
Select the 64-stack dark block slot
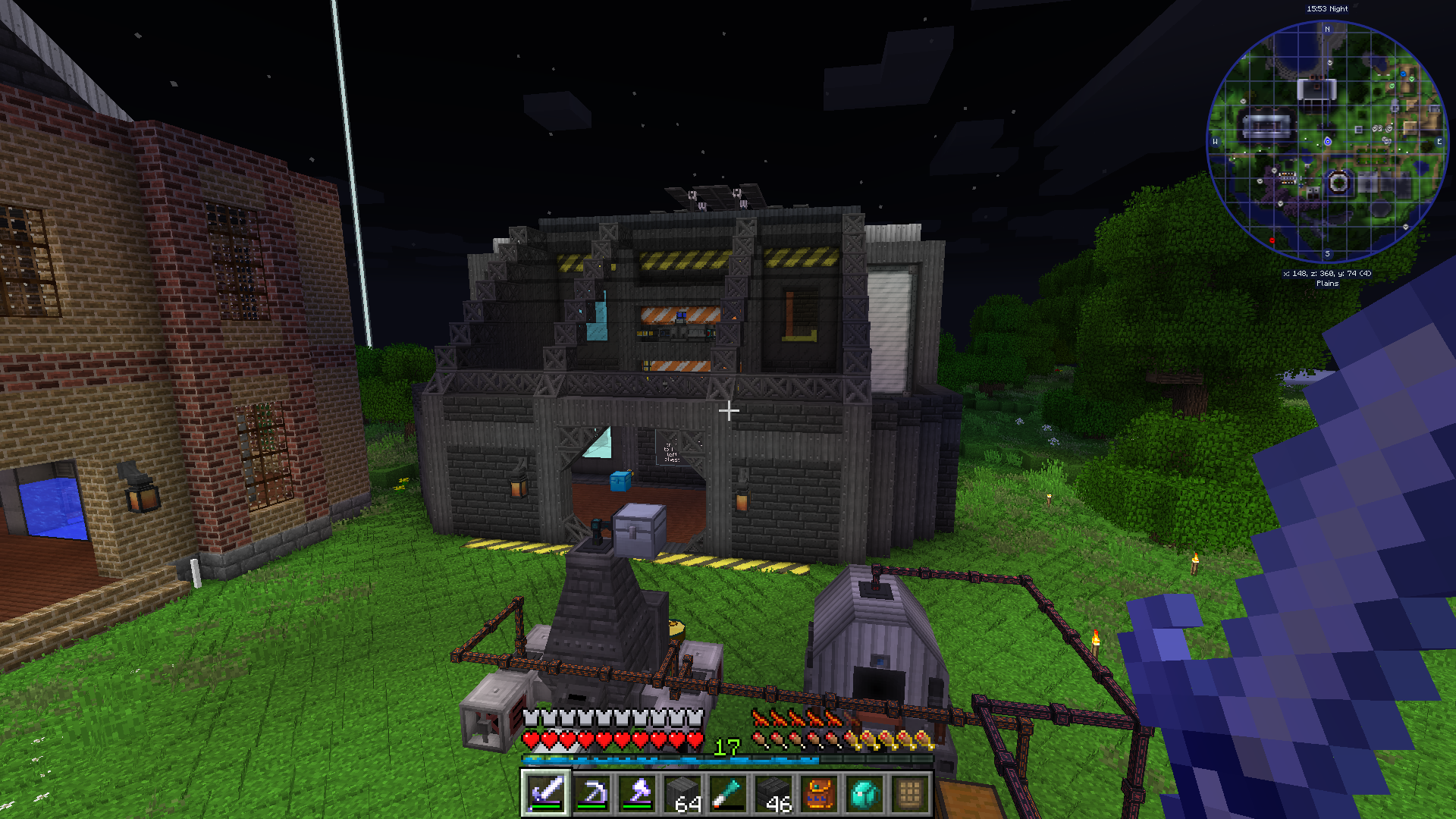[682, 793]
